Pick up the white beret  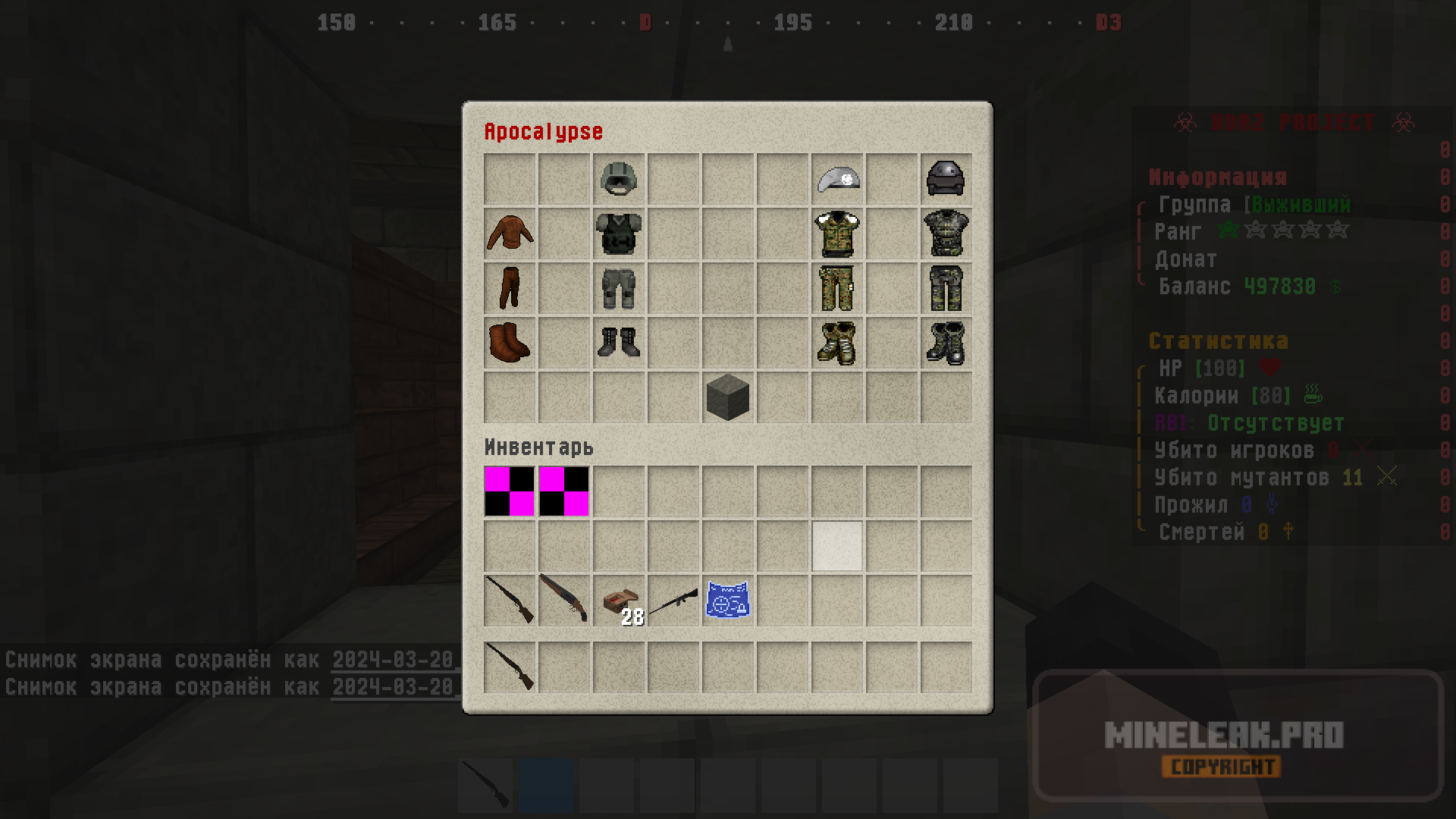pyautogui.click(x=837, y=179)
